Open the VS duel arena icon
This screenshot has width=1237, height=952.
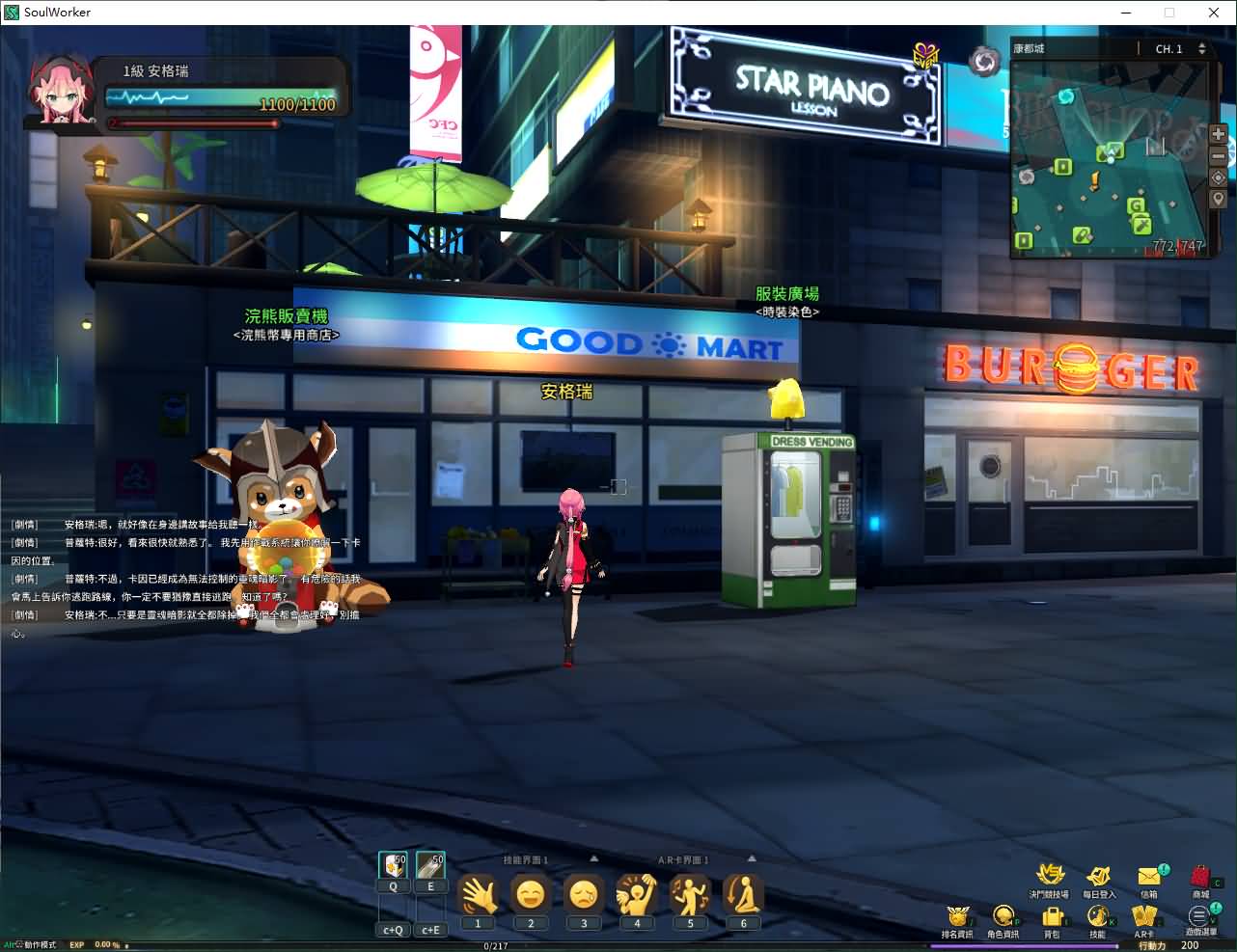[1049, 876]
